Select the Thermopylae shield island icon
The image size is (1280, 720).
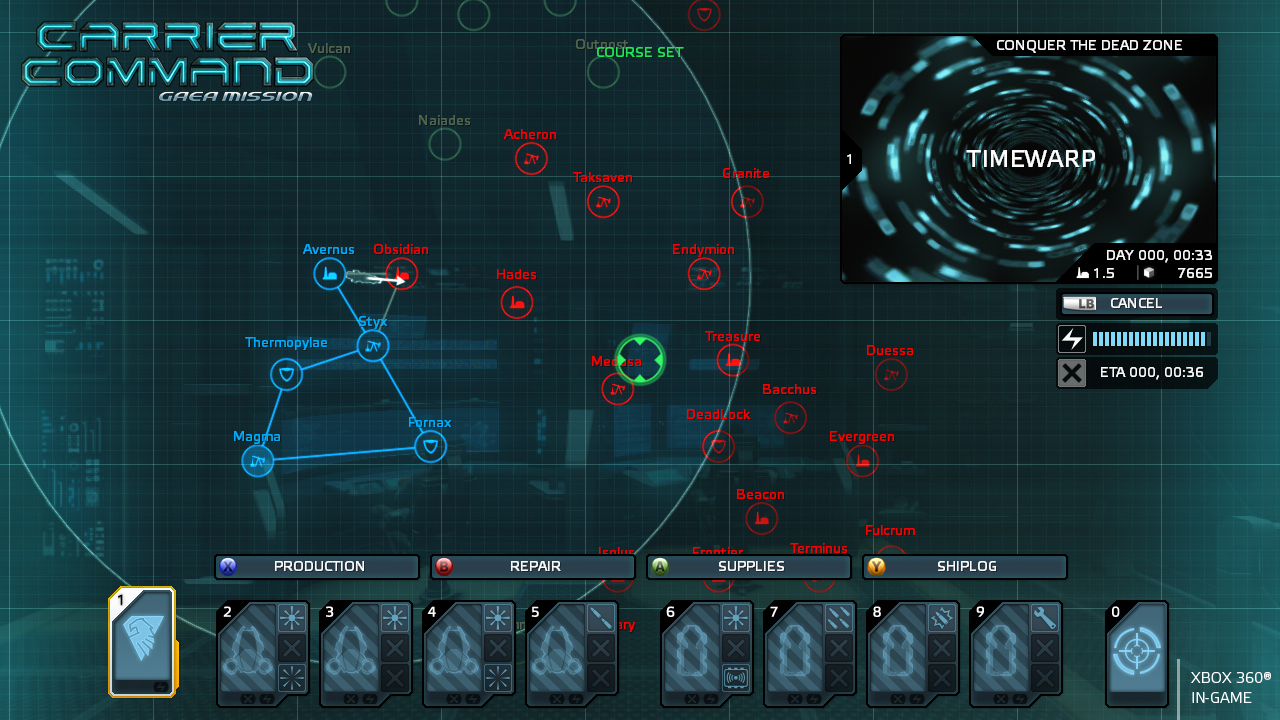click(x=285, y=374)
